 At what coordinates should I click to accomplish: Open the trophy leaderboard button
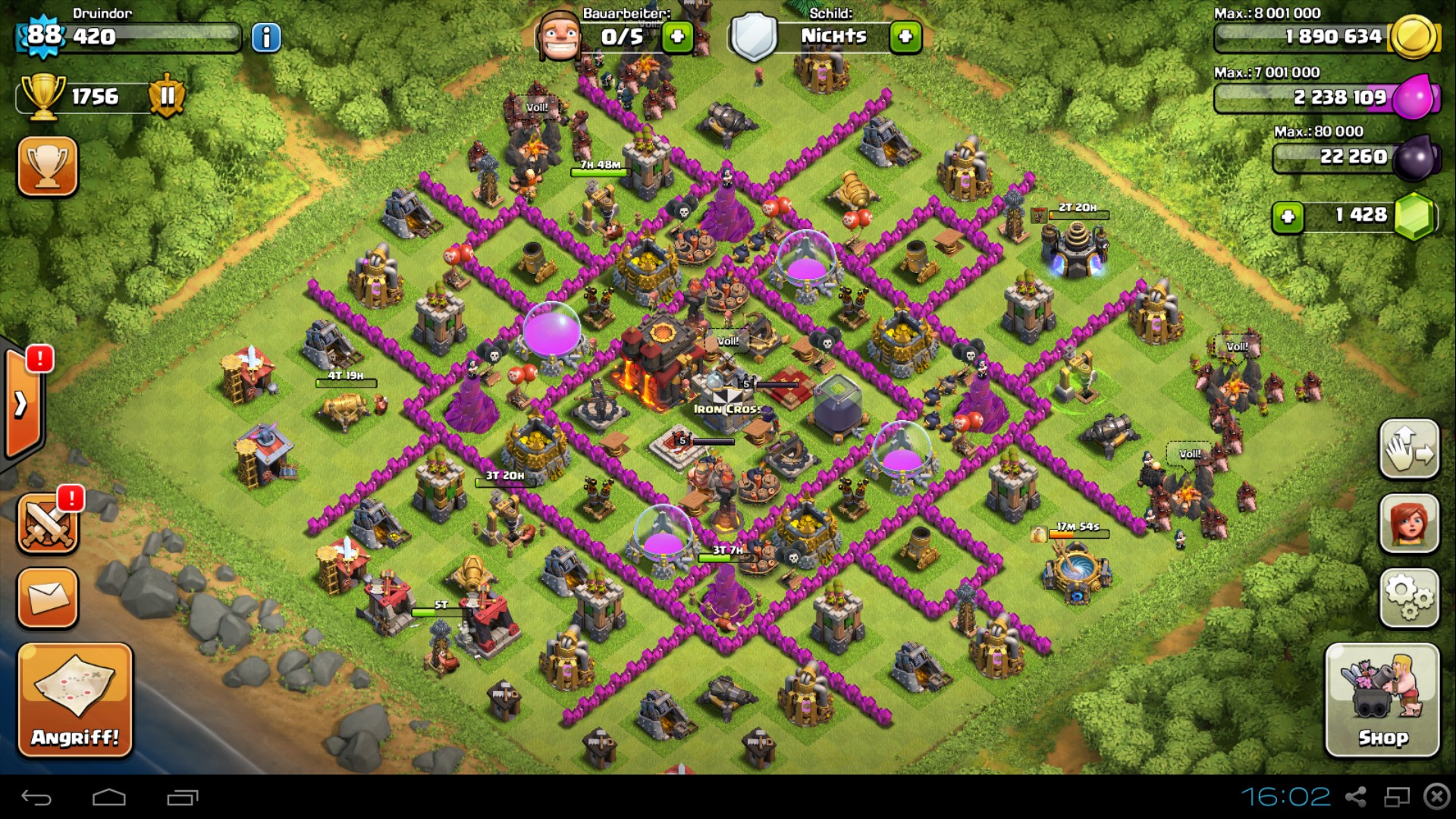pyautogui.click(x=47, y=166)
